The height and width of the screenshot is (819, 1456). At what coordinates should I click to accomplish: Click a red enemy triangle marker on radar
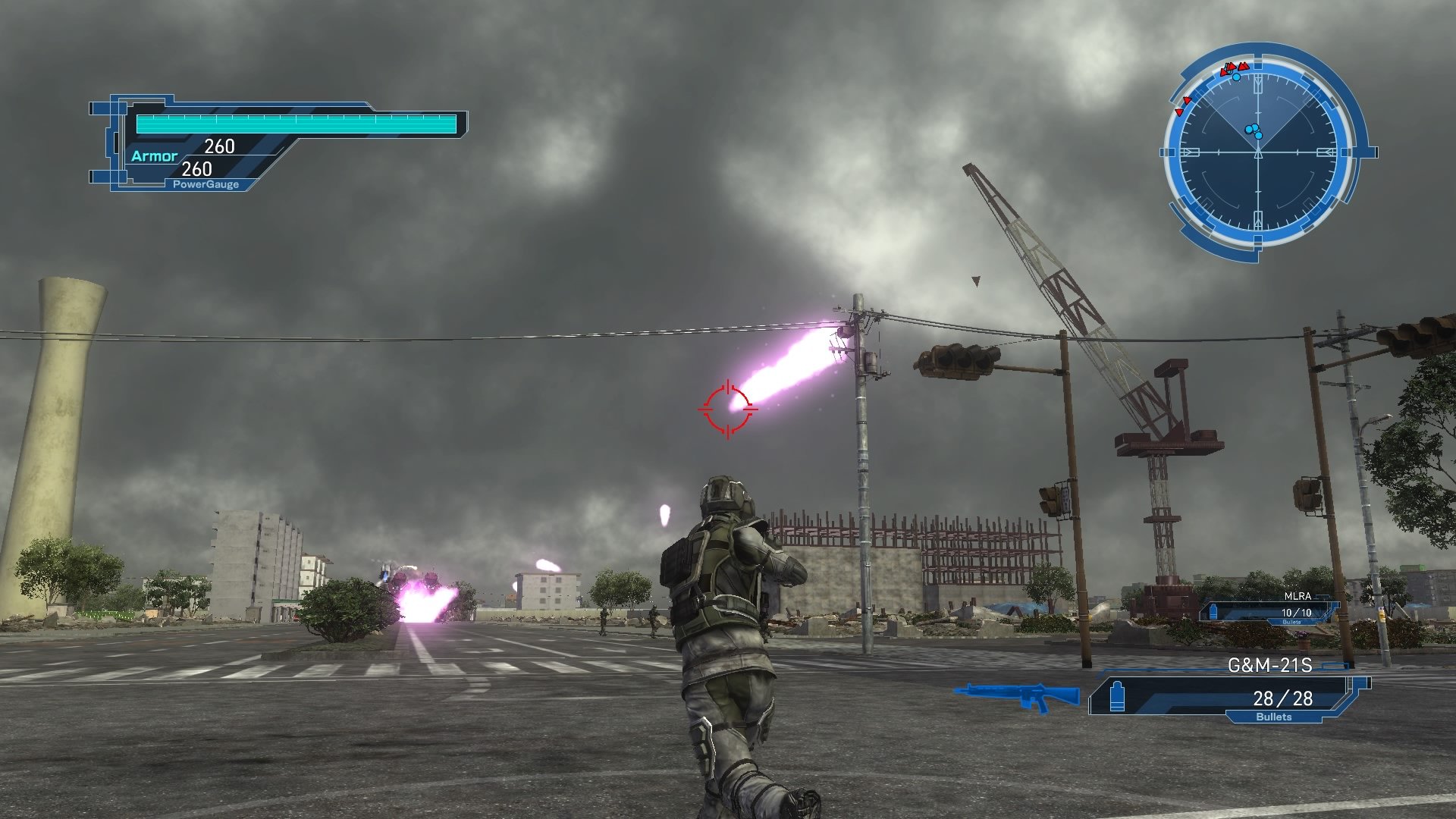[1243, 67]
